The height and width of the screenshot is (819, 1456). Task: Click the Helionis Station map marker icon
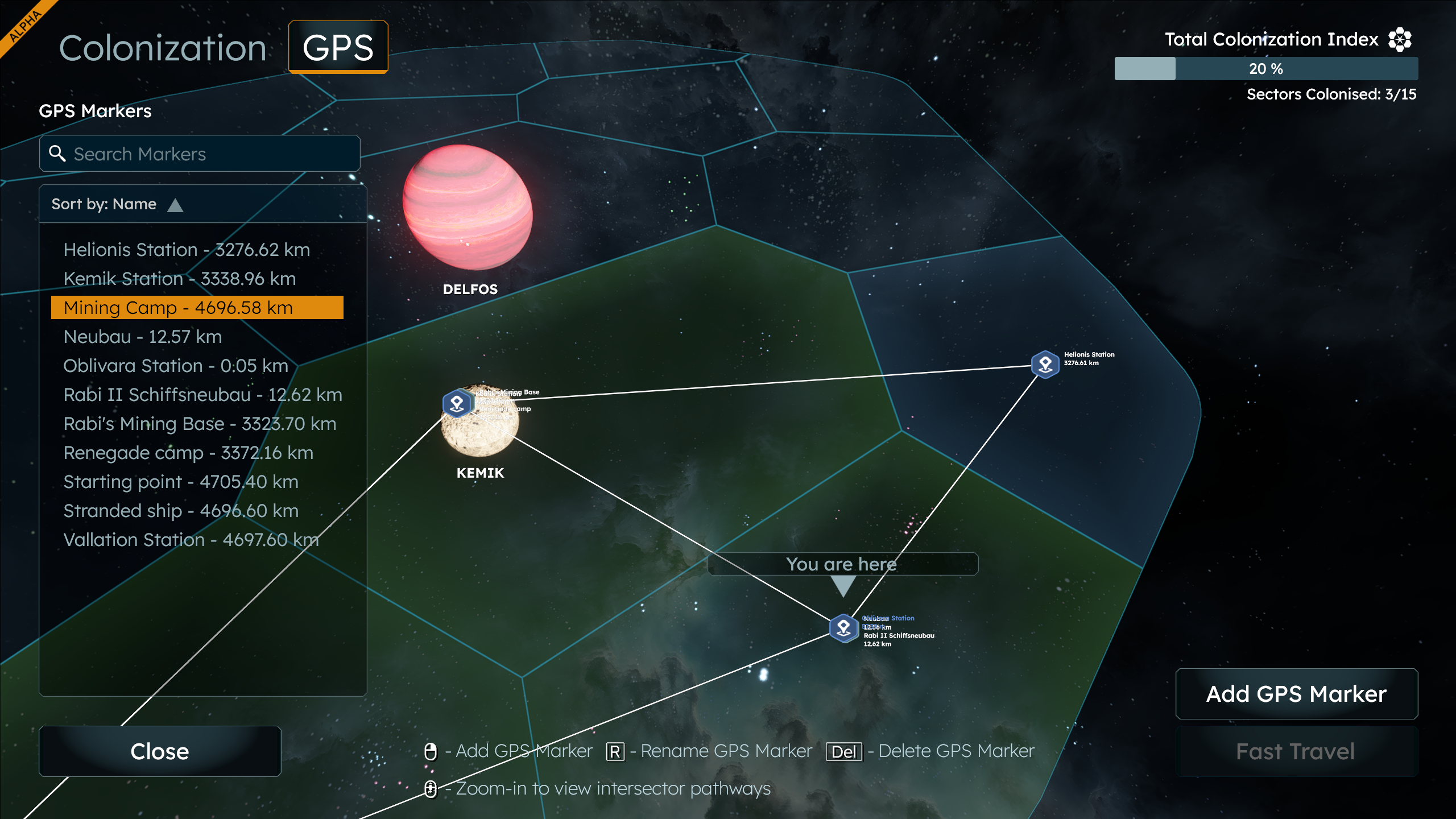[1045, 364]
